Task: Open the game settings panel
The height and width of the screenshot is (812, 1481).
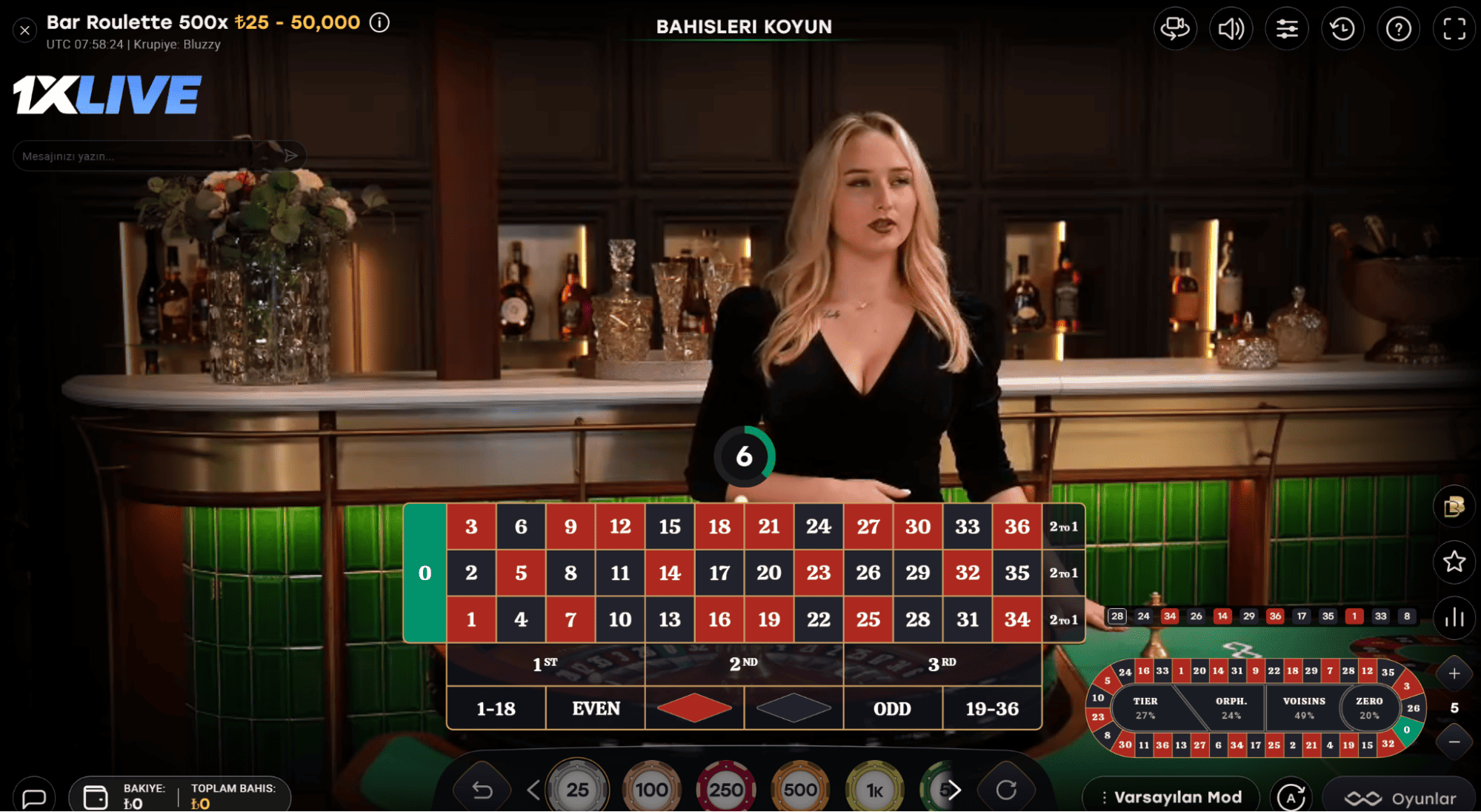Action: (x=1287, y=28)
